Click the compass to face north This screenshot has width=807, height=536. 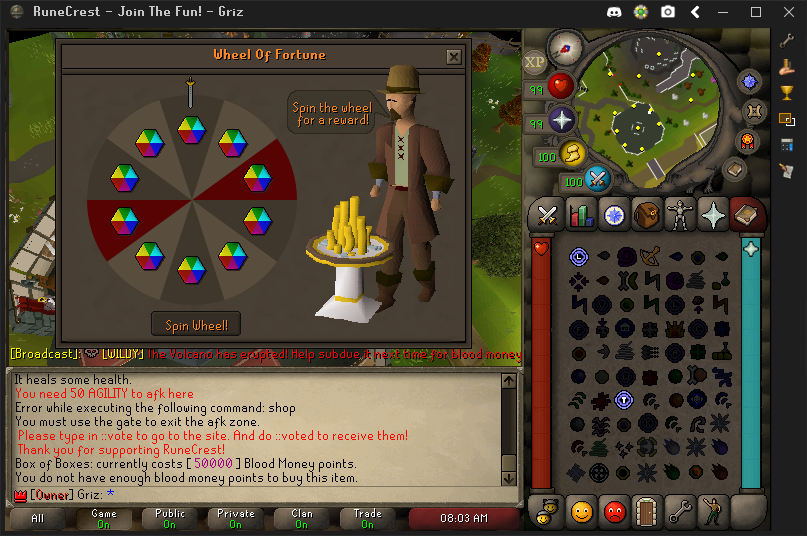[567, 48]
